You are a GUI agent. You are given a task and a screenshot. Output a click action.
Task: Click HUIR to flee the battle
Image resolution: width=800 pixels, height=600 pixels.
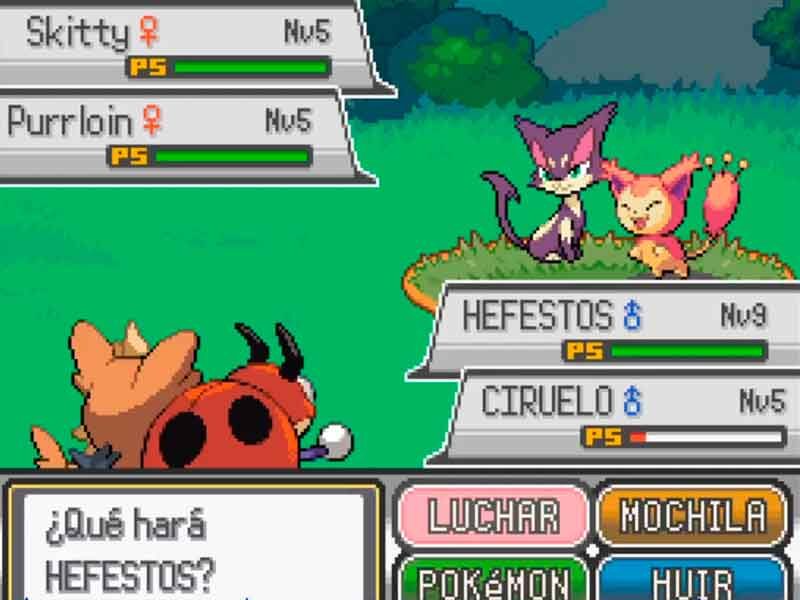click(x=692, y=581)
